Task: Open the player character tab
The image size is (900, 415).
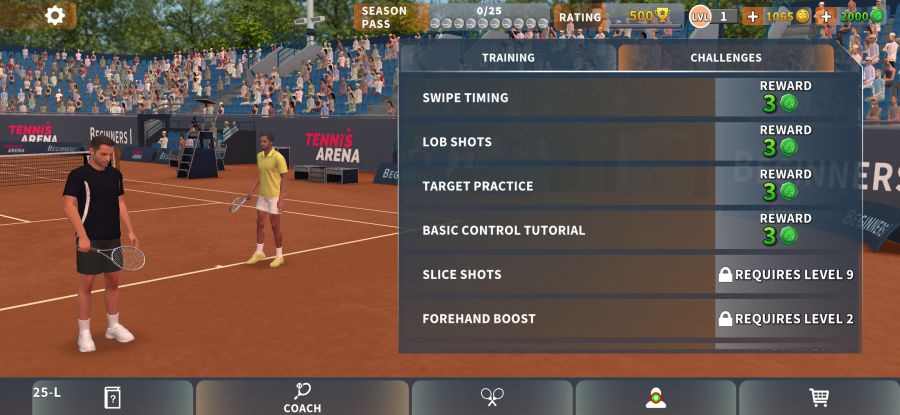Action: (655, 397)
